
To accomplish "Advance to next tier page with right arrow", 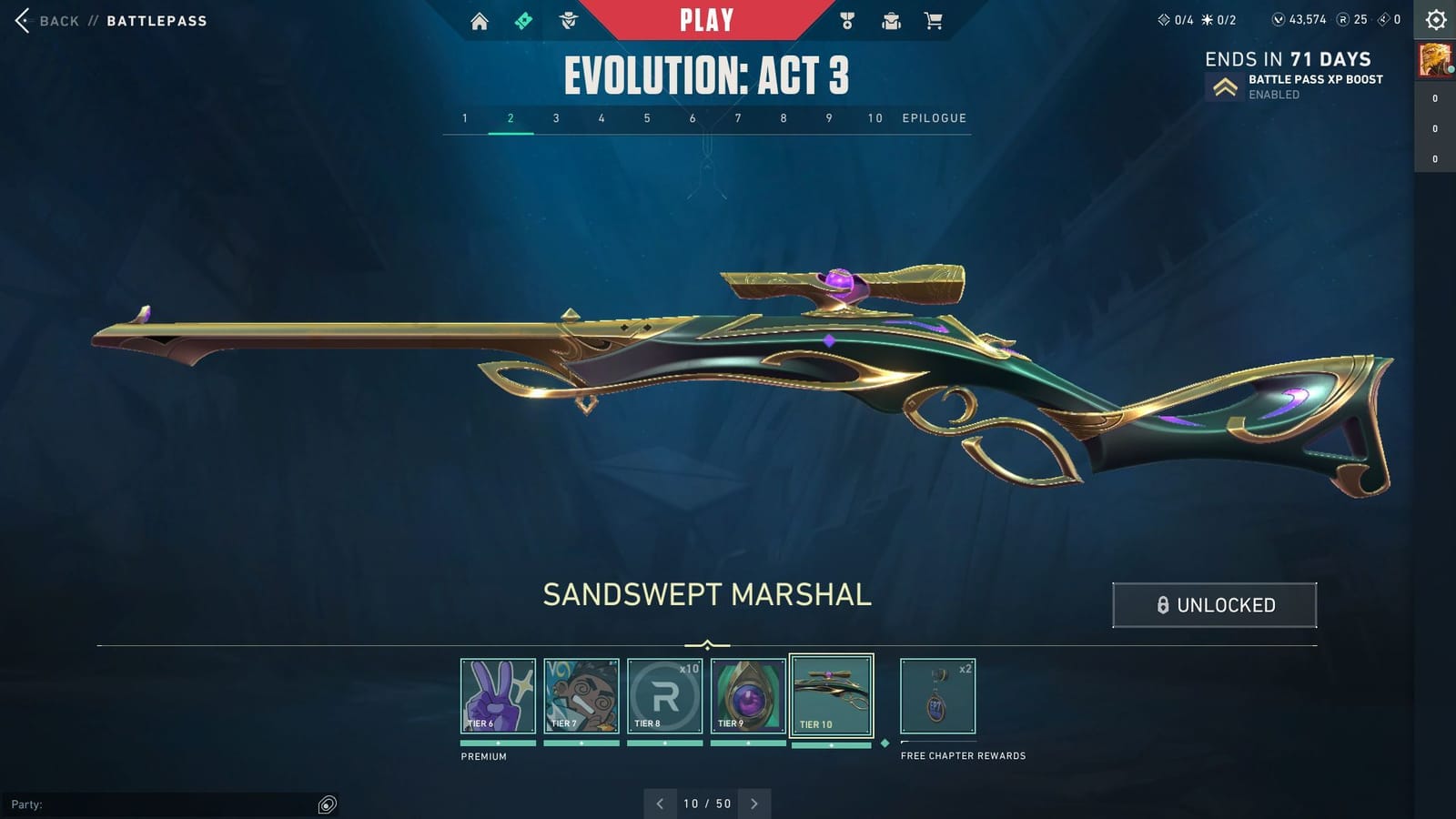I will coord(754,804).
